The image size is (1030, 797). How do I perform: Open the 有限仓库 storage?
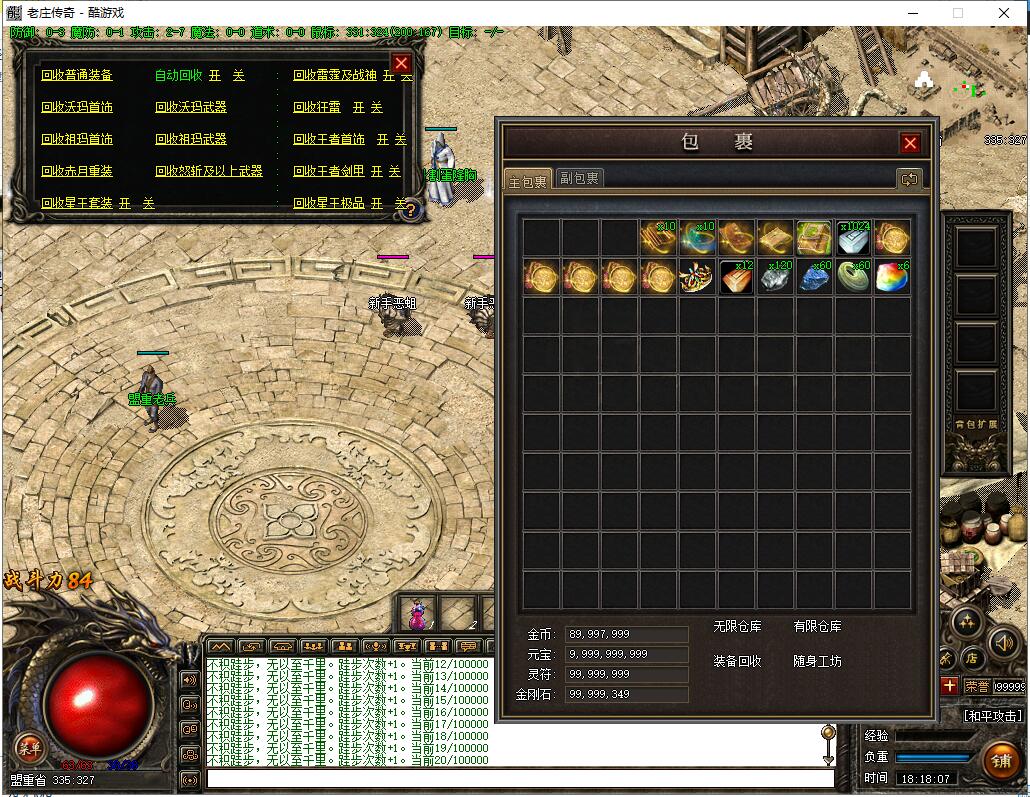(817, 627)
